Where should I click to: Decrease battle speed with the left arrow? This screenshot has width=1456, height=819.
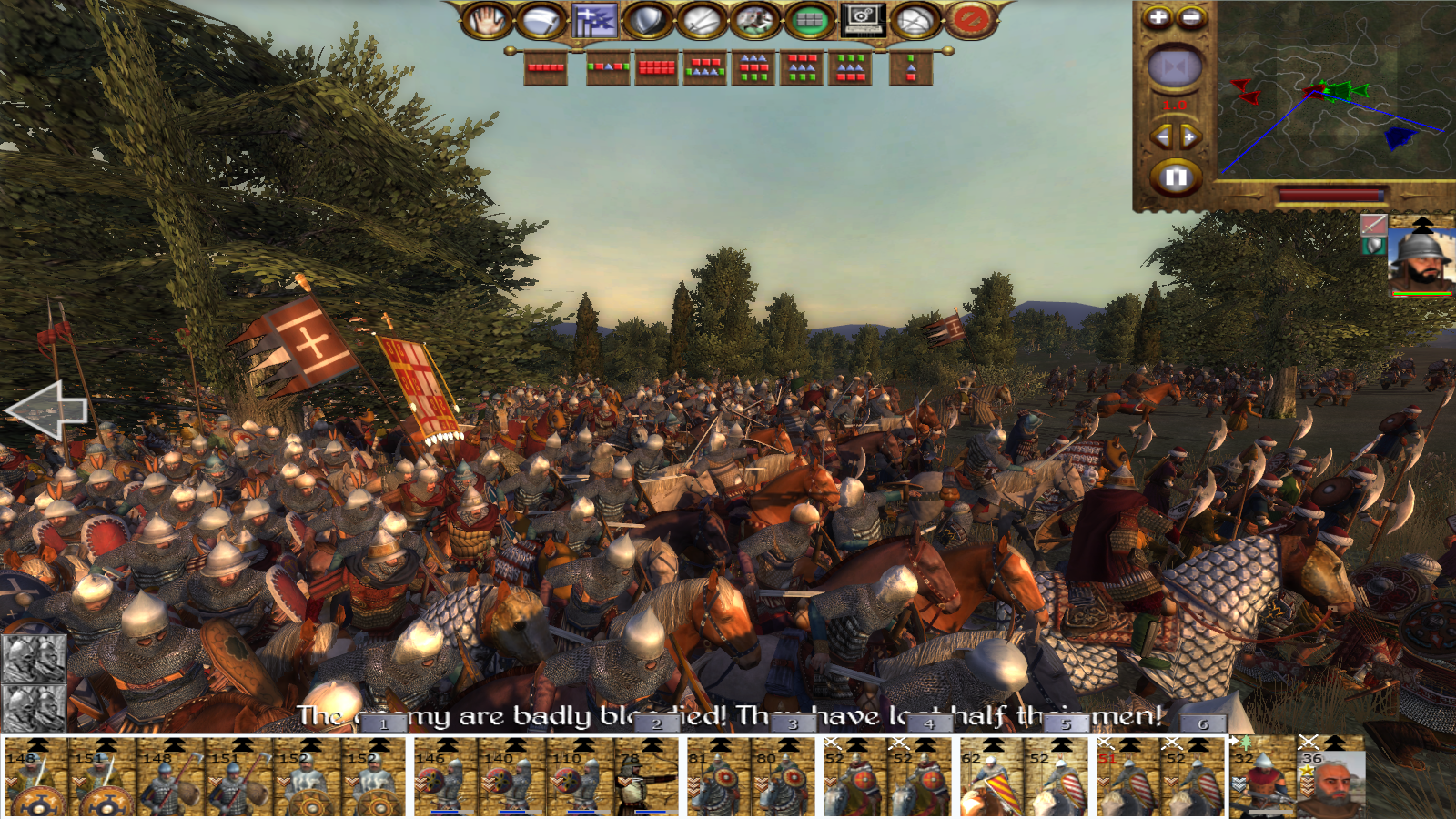1161,136
